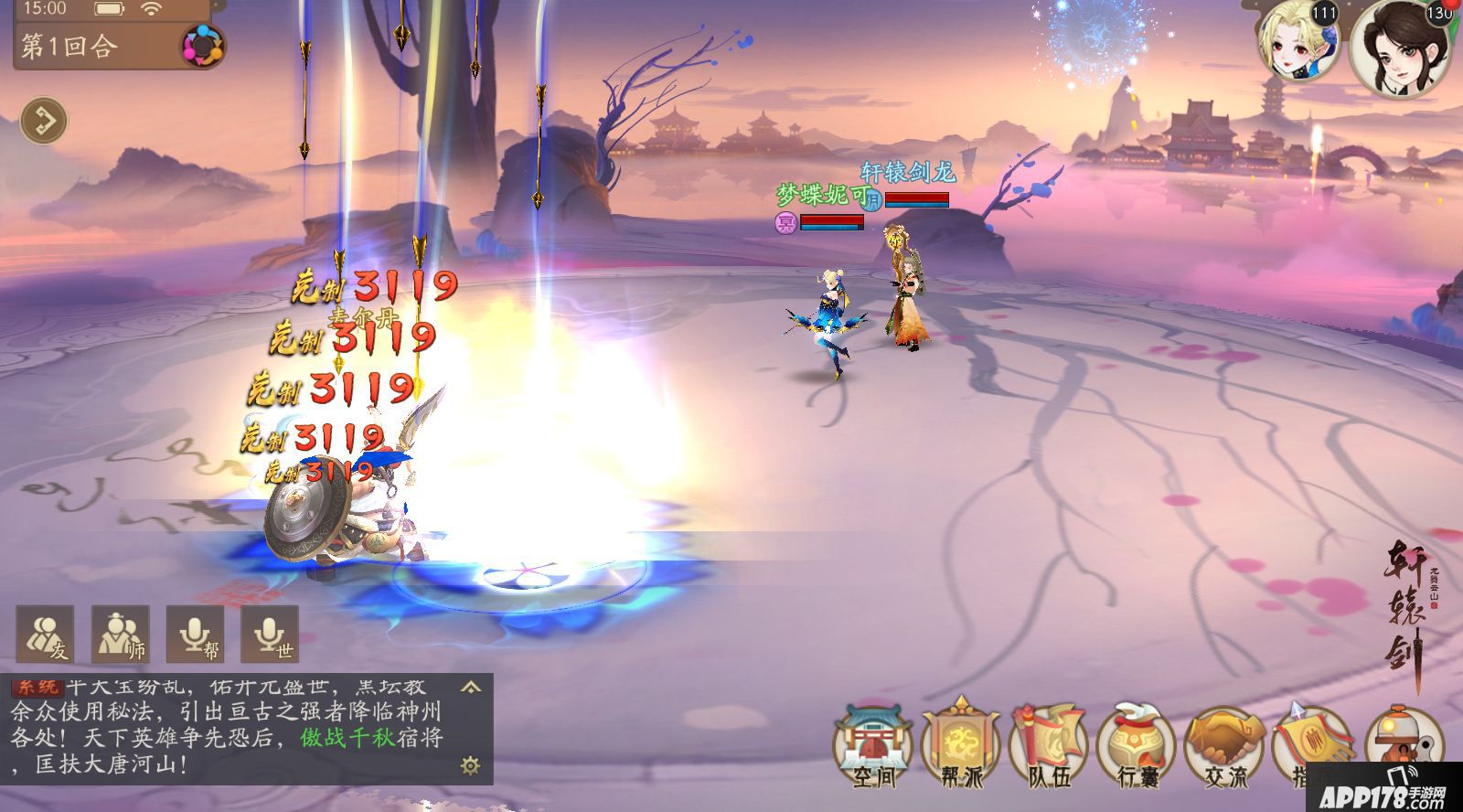
Task: Click the bell robot icon
Action: point(1401,739)
